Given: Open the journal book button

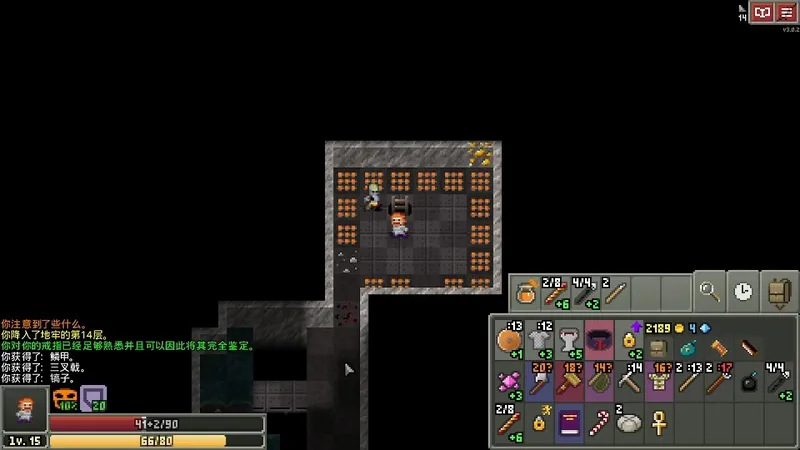Looking at the screenshot, I should pyautogui.click(x=763, y=12).
